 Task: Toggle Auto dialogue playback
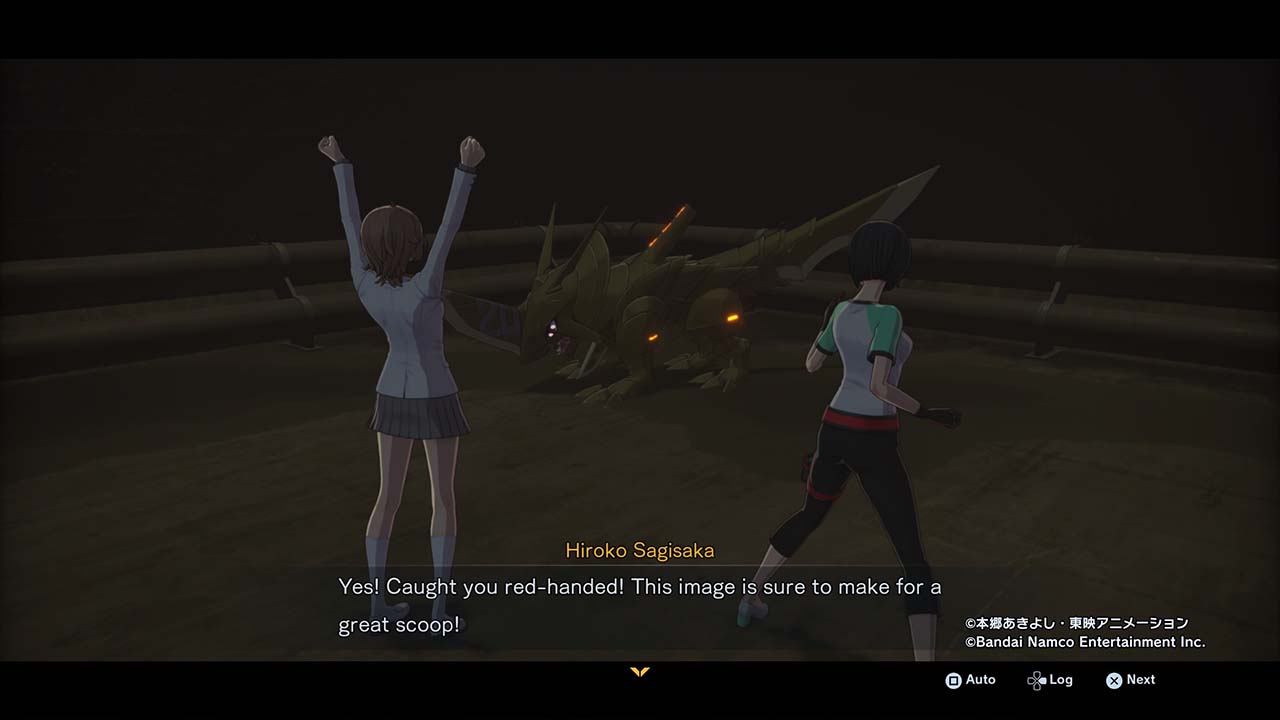970,680
